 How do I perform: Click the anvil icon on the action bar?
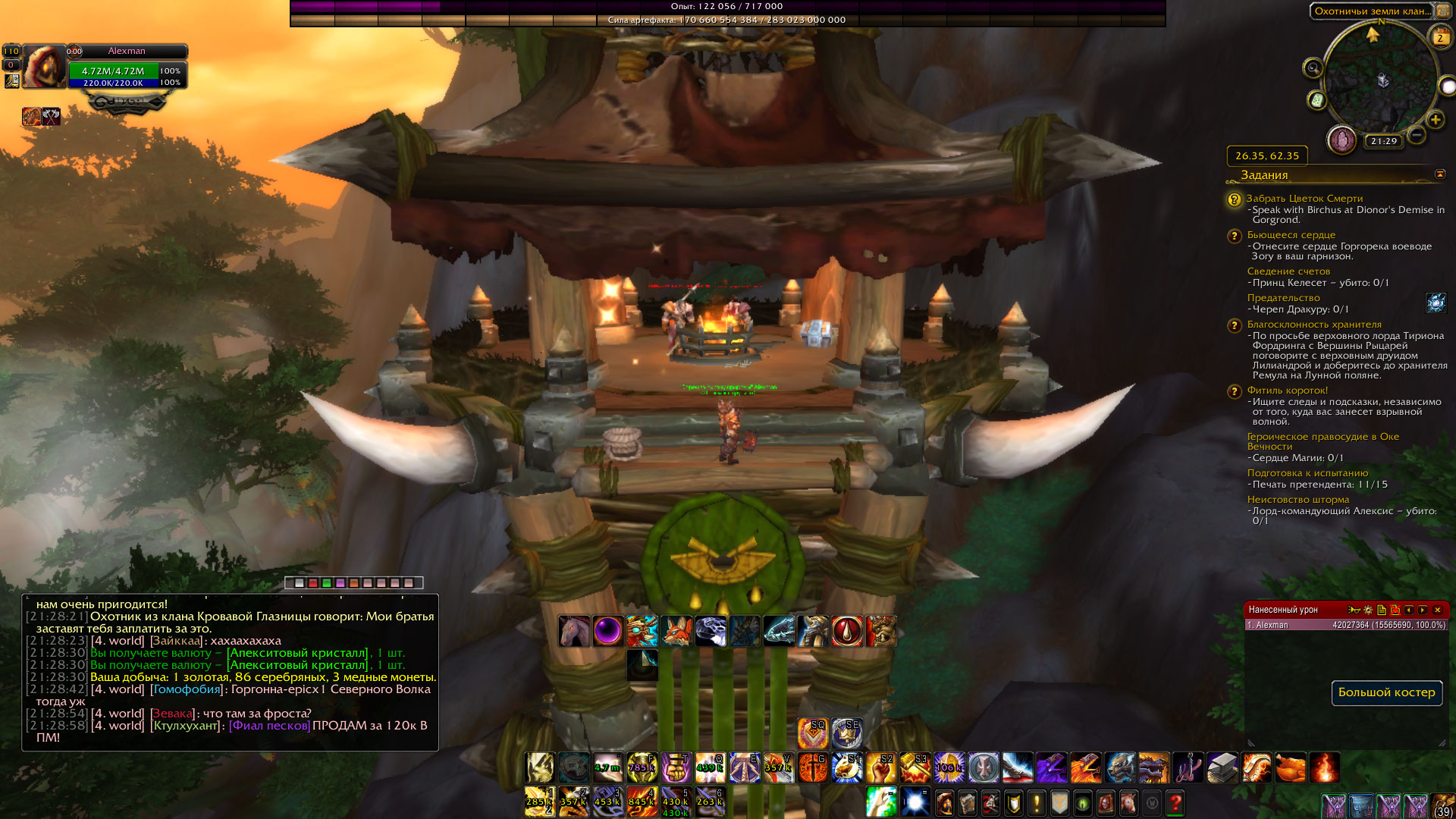[1222, 767]
